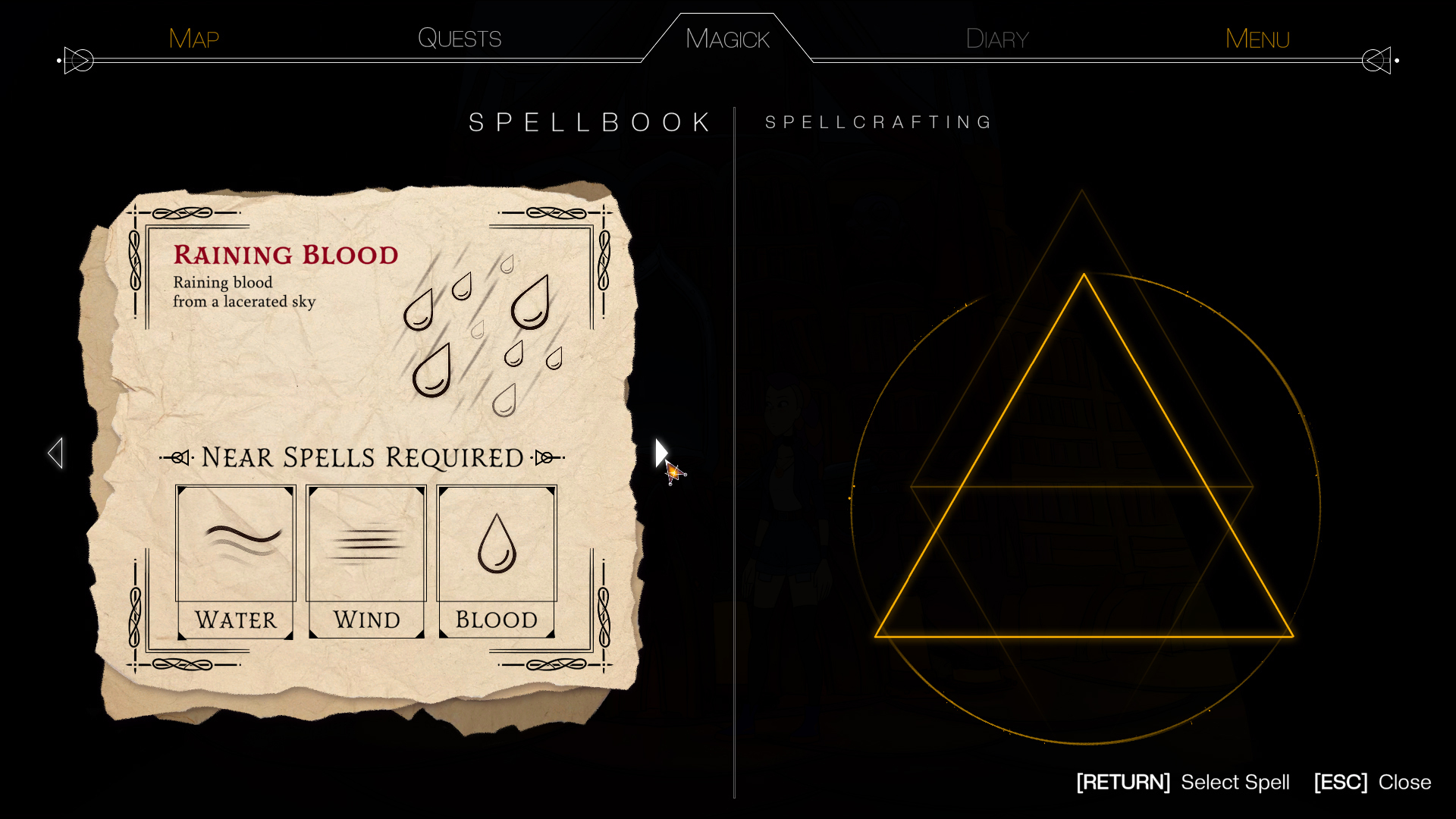
Task: Open the Menu section
Action: coord(1257,38)
